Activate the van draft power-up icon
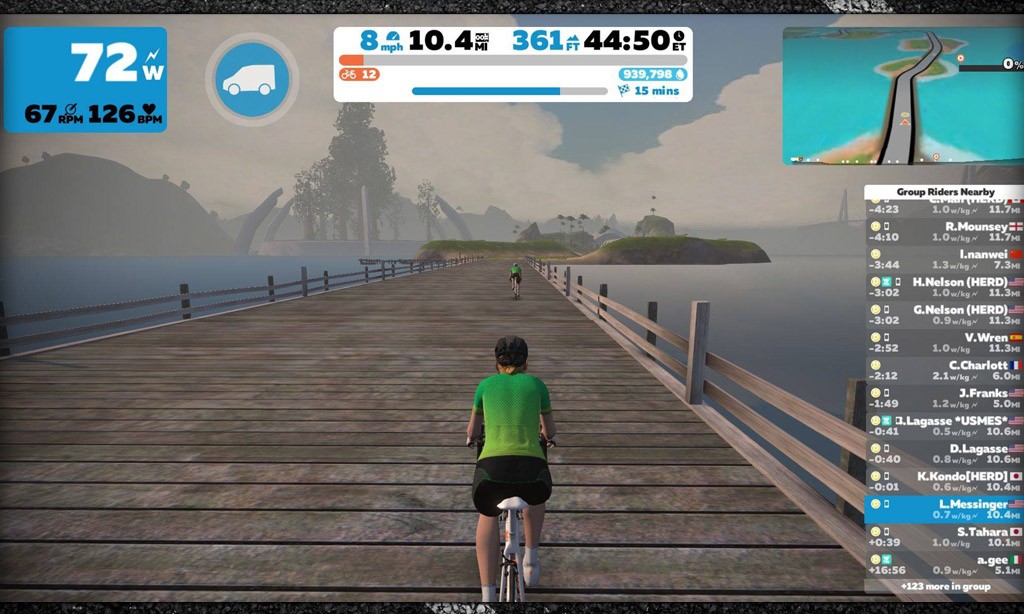Viewport: 1024px width, 614px height. (x=253, y=80)
